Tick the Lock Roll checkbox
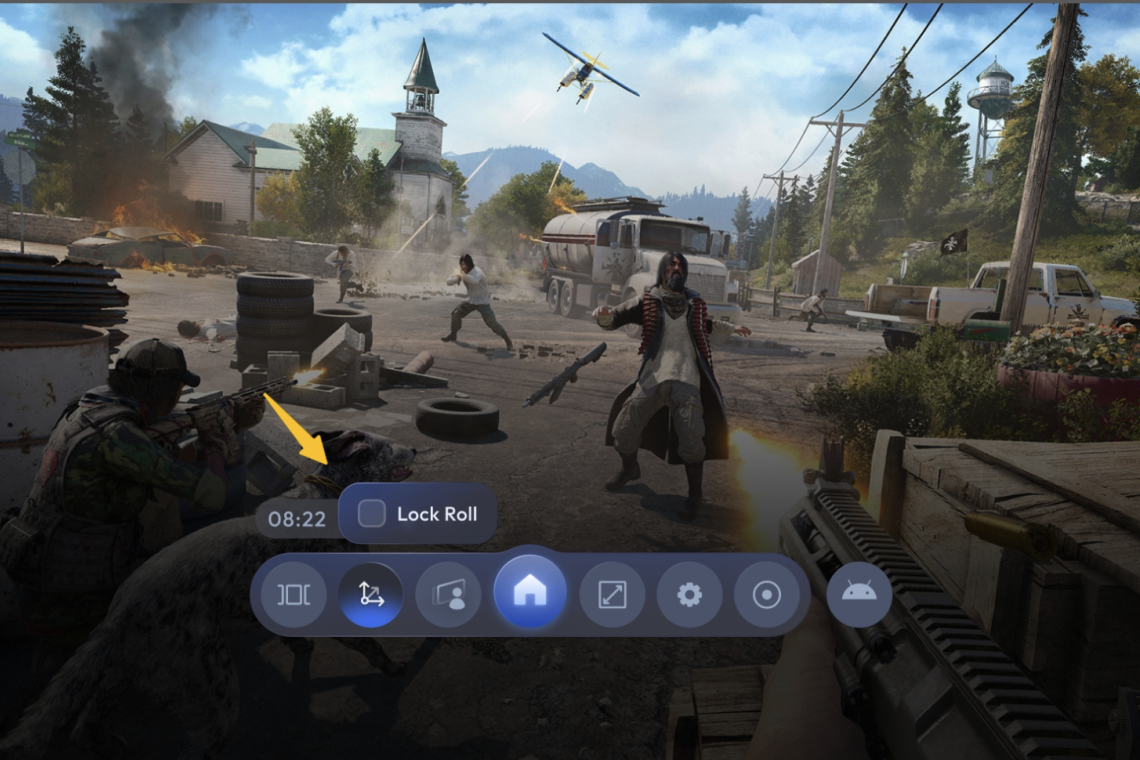This screenshot has width=1140, height=760. [372, 514]
